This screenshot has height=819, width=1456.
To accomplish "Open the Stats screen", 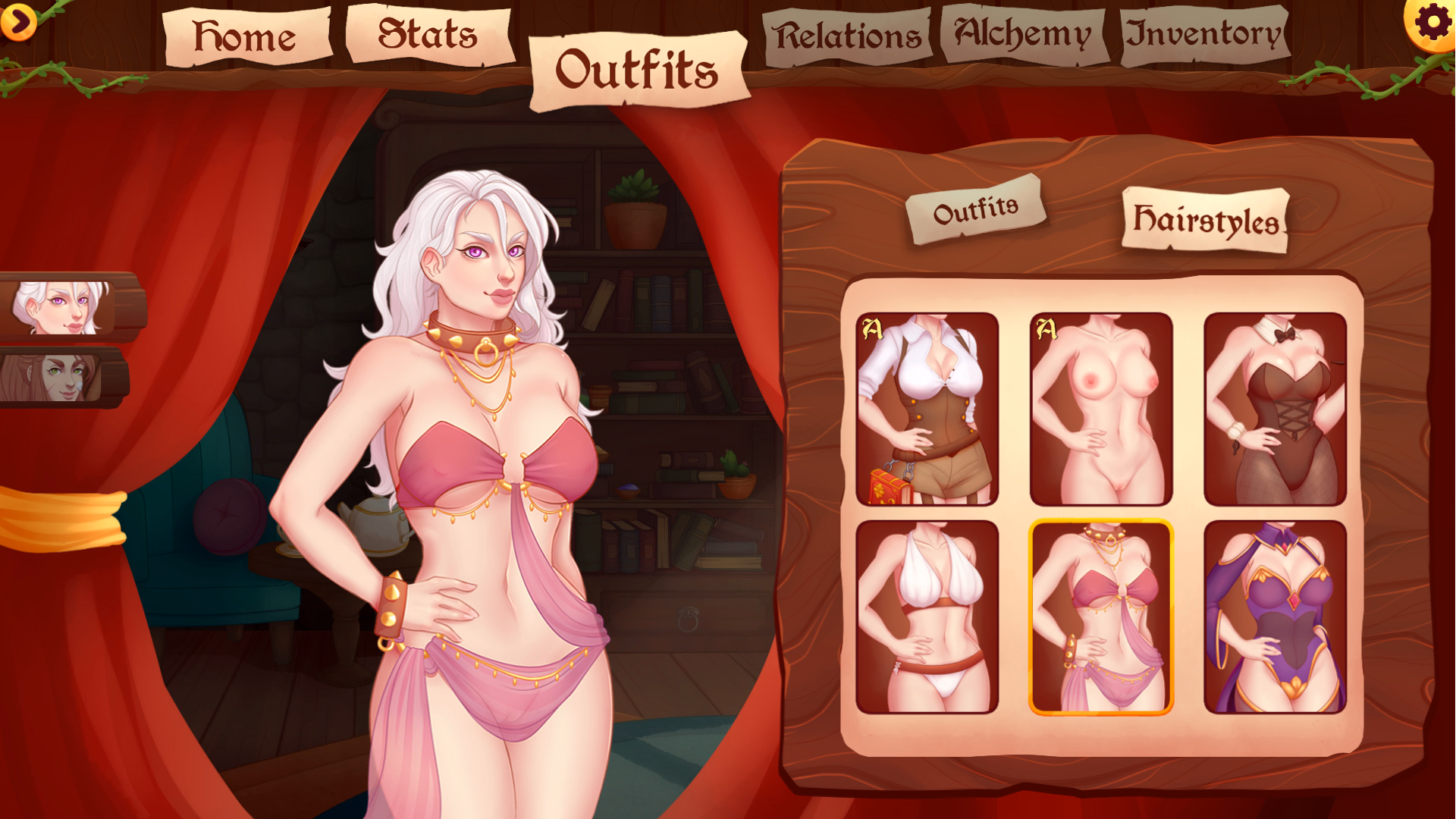I will 427,33.
